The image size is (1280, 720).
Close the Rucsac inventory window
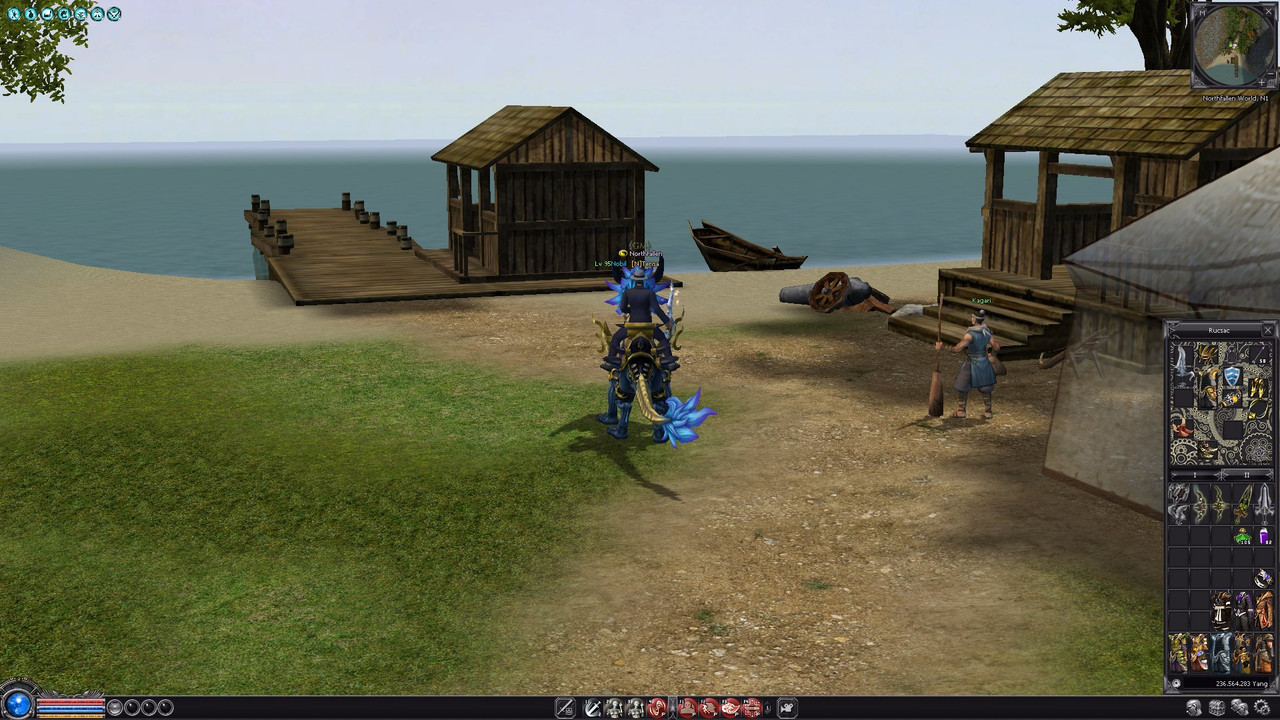click(1268, 330)
